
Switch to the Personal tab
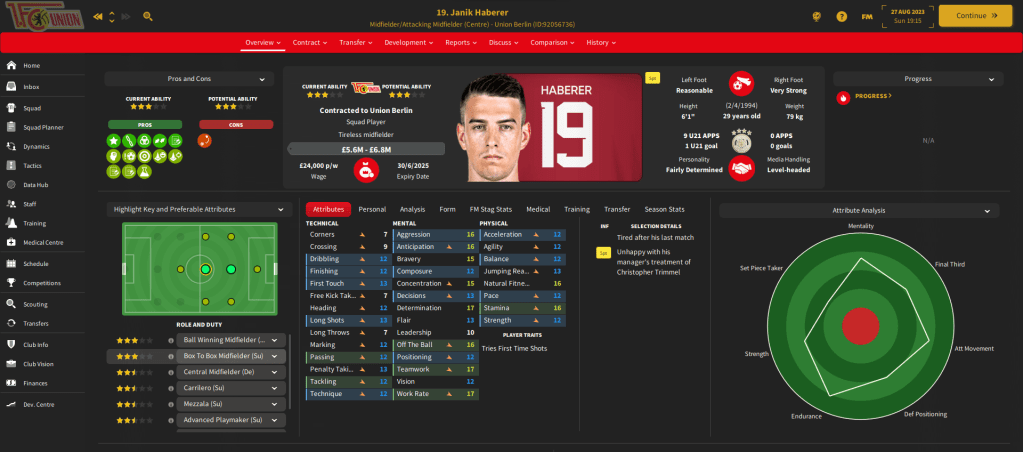372,210
